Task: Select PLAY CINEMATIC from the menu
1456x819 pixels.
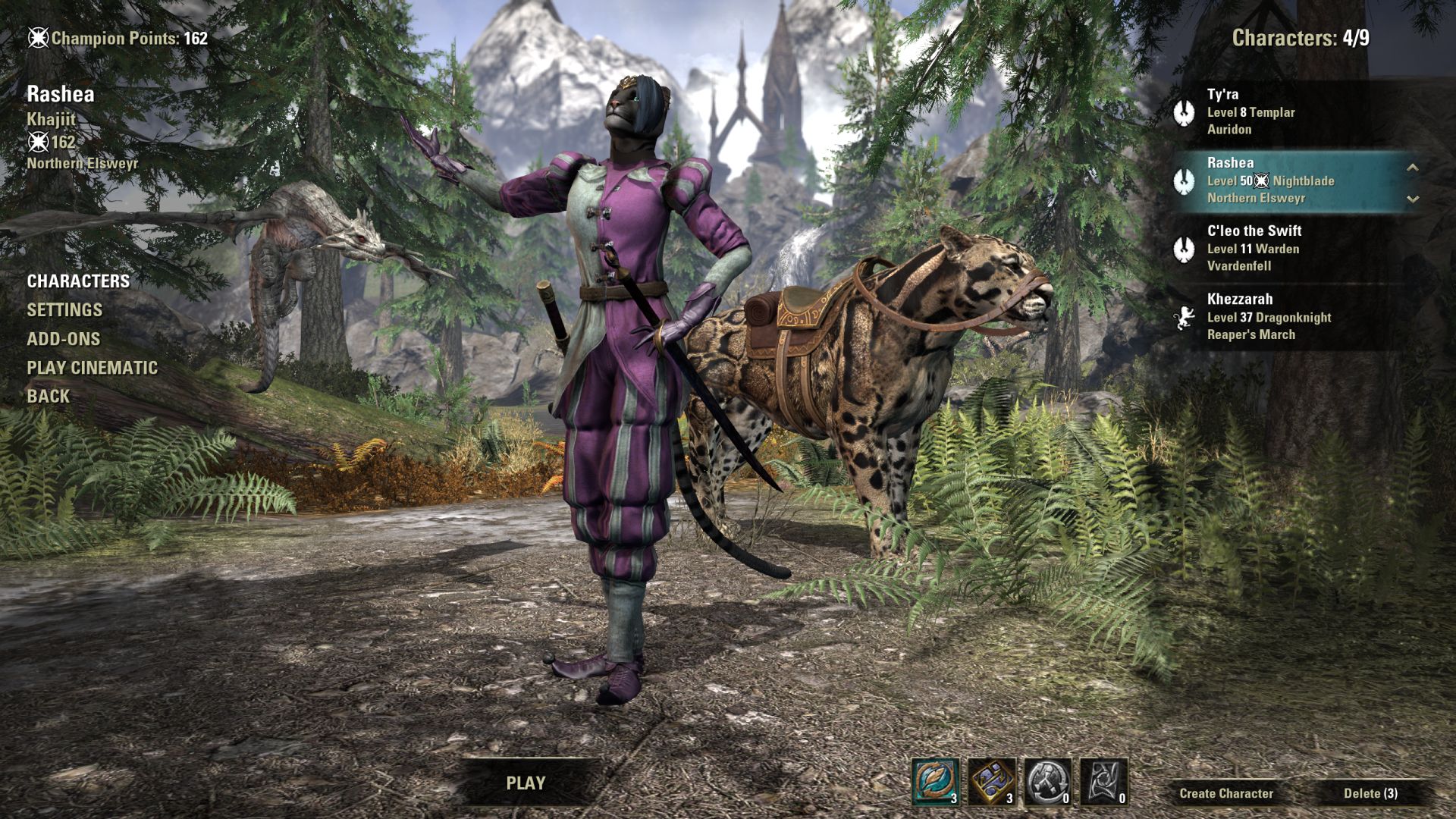Action: pyautogui.click(x=93, y=368)
